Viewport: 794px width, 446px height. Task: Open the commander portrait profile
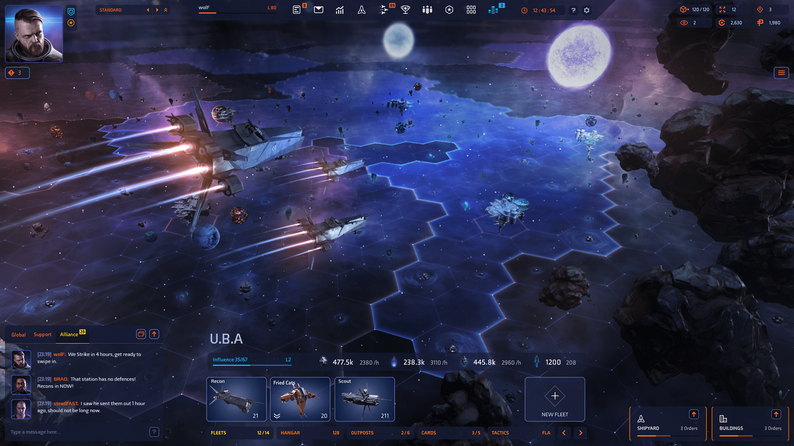point(34,34)
